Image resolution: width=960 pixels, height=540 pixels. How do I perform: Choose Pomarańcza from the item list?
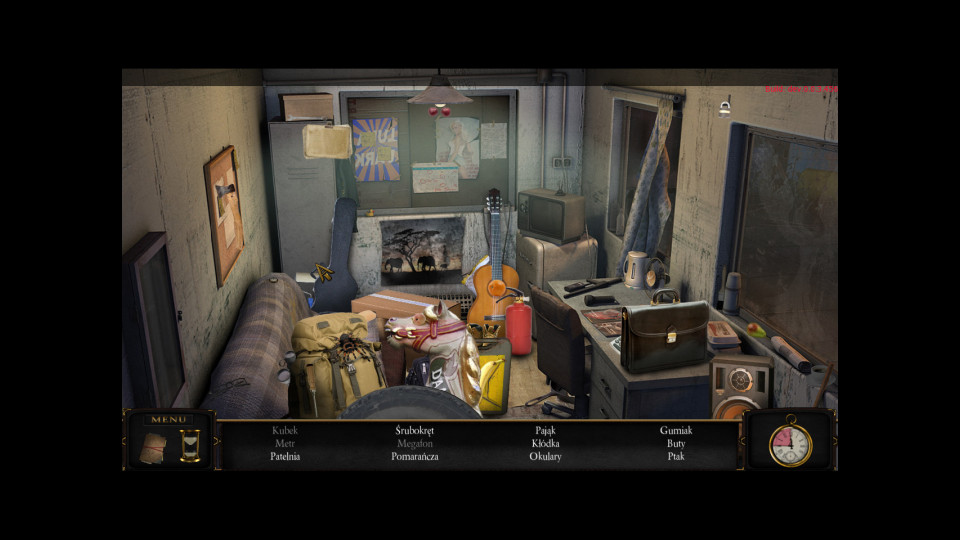point(415,457)
